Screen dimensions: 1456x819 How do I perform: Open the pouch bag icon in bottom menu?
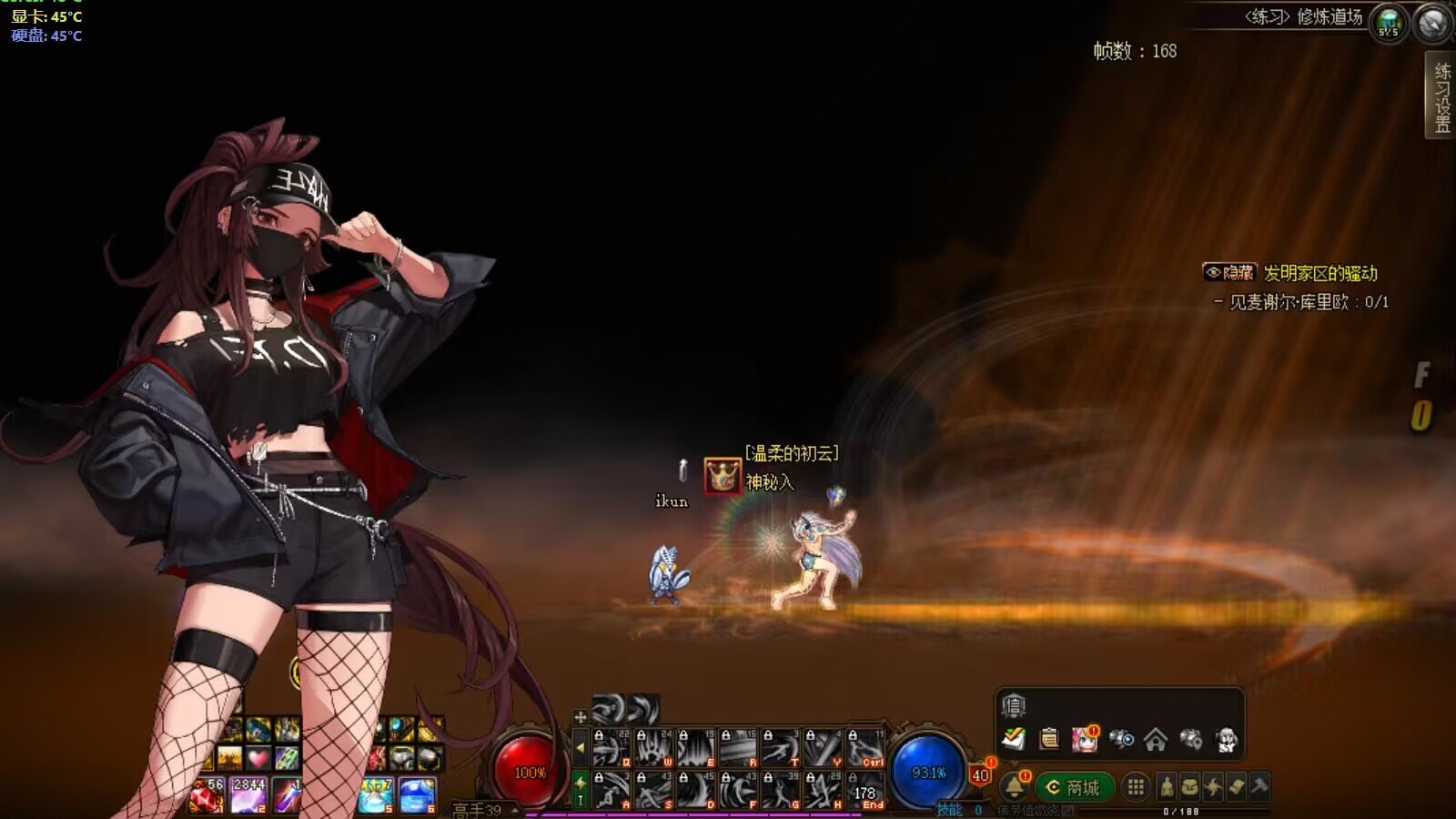pos(1190,787)
